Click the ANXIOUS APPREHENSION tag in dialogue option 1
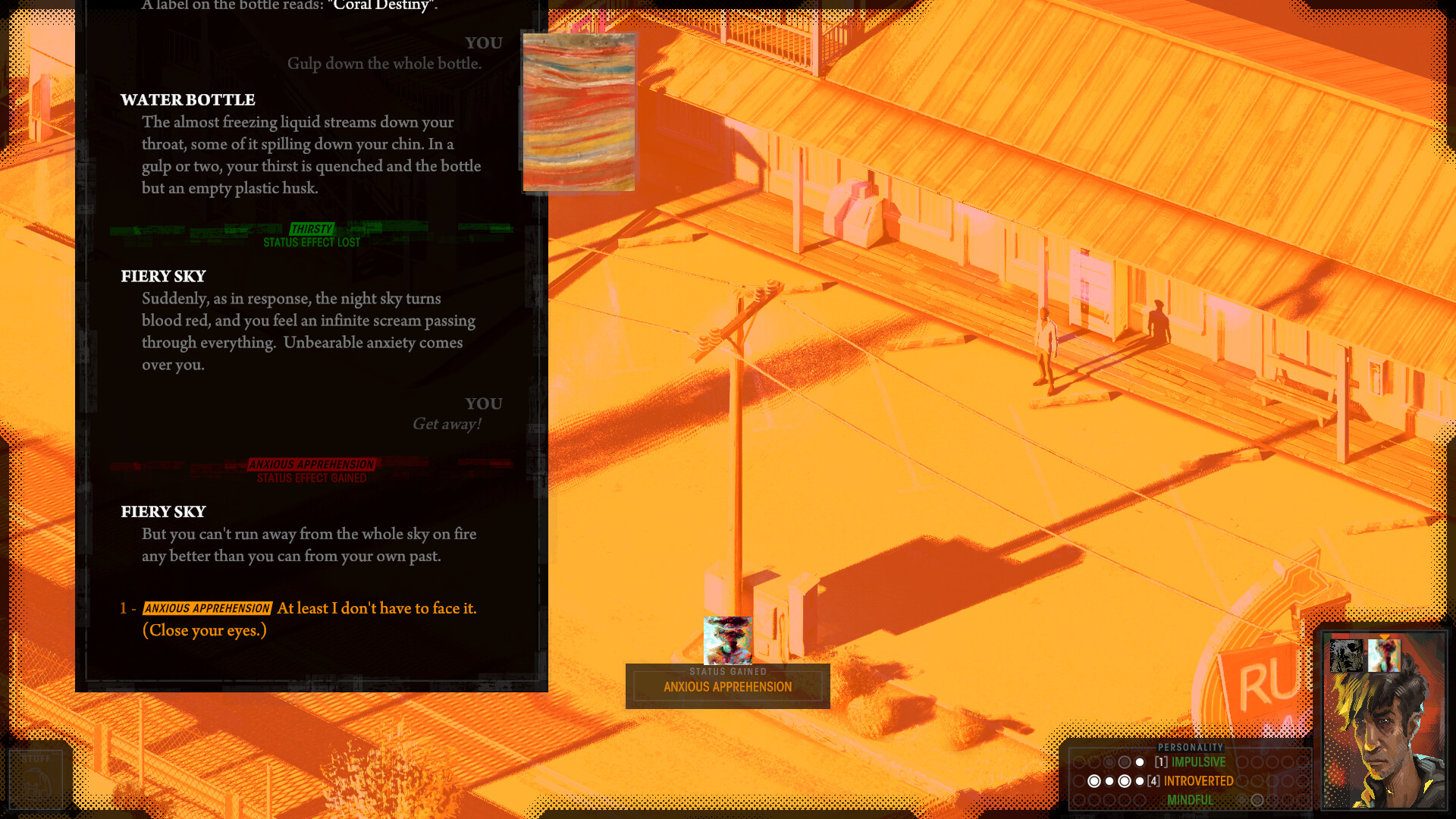 [x=206, y=608]
